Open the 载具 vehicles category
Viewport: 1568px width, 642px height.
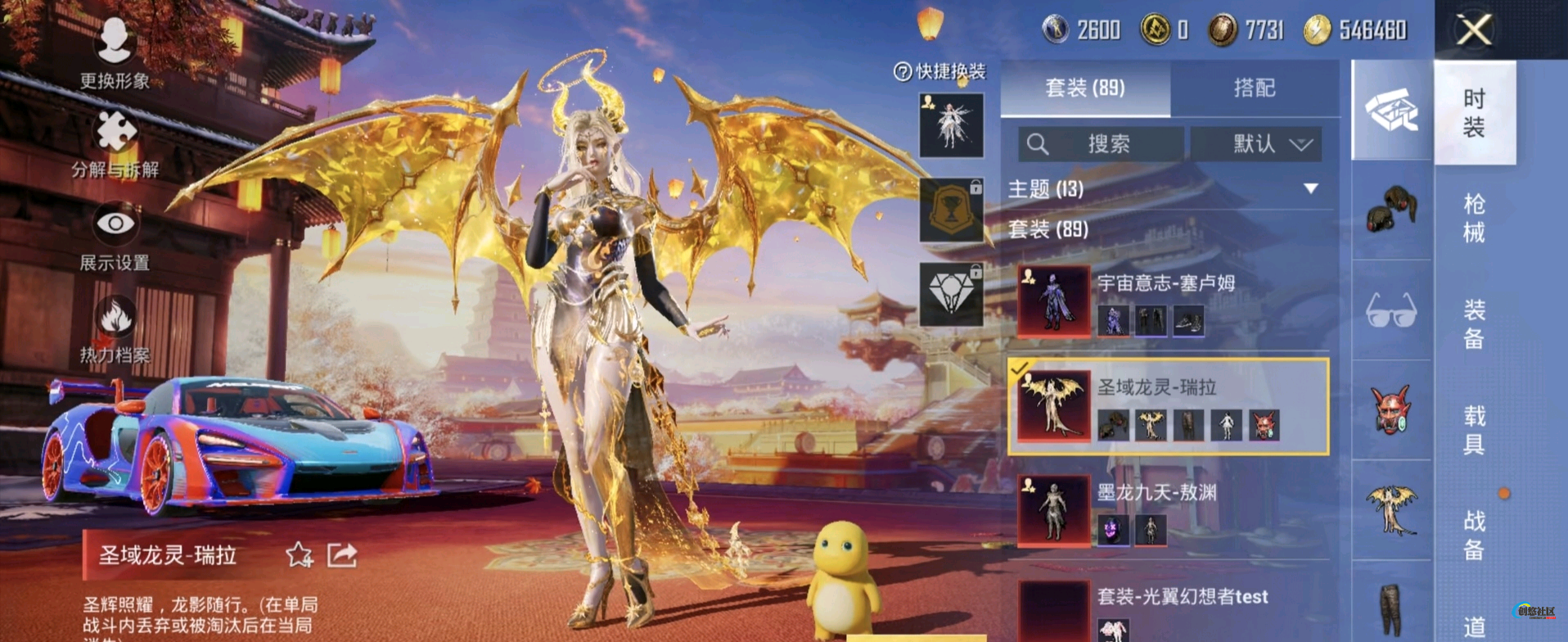pos(1474,429)
